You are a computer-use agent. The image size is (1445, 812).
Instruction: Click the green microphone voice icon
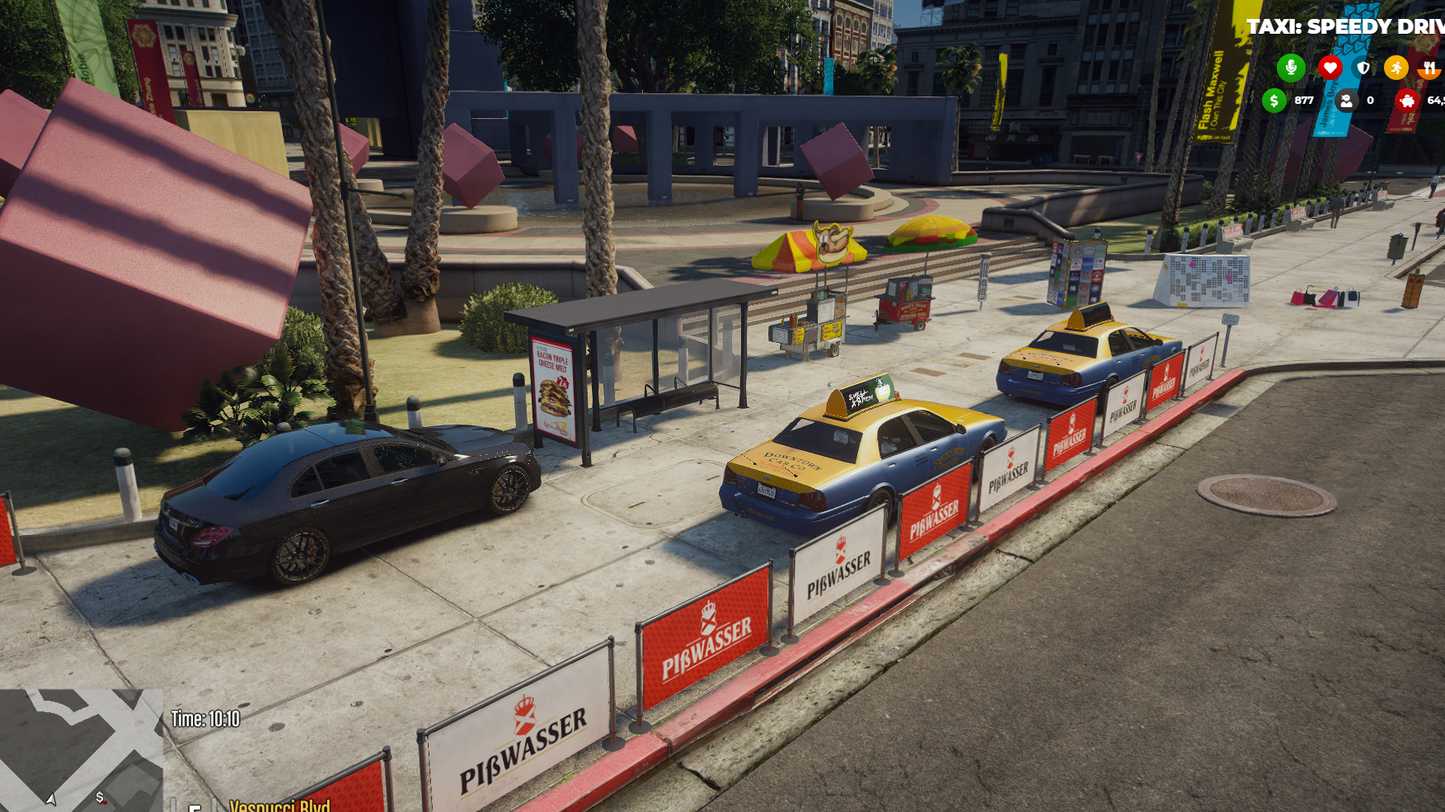pos(1290,67)
